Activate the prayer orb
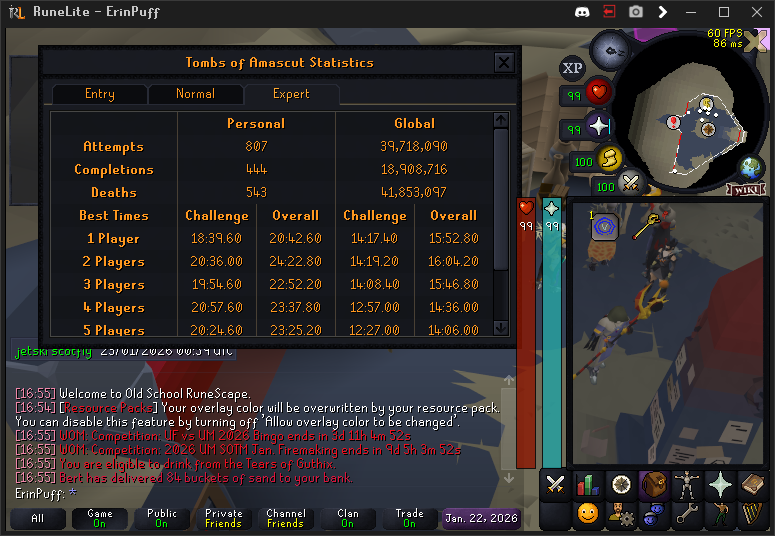775x536 pixels. tap(598, 127)
